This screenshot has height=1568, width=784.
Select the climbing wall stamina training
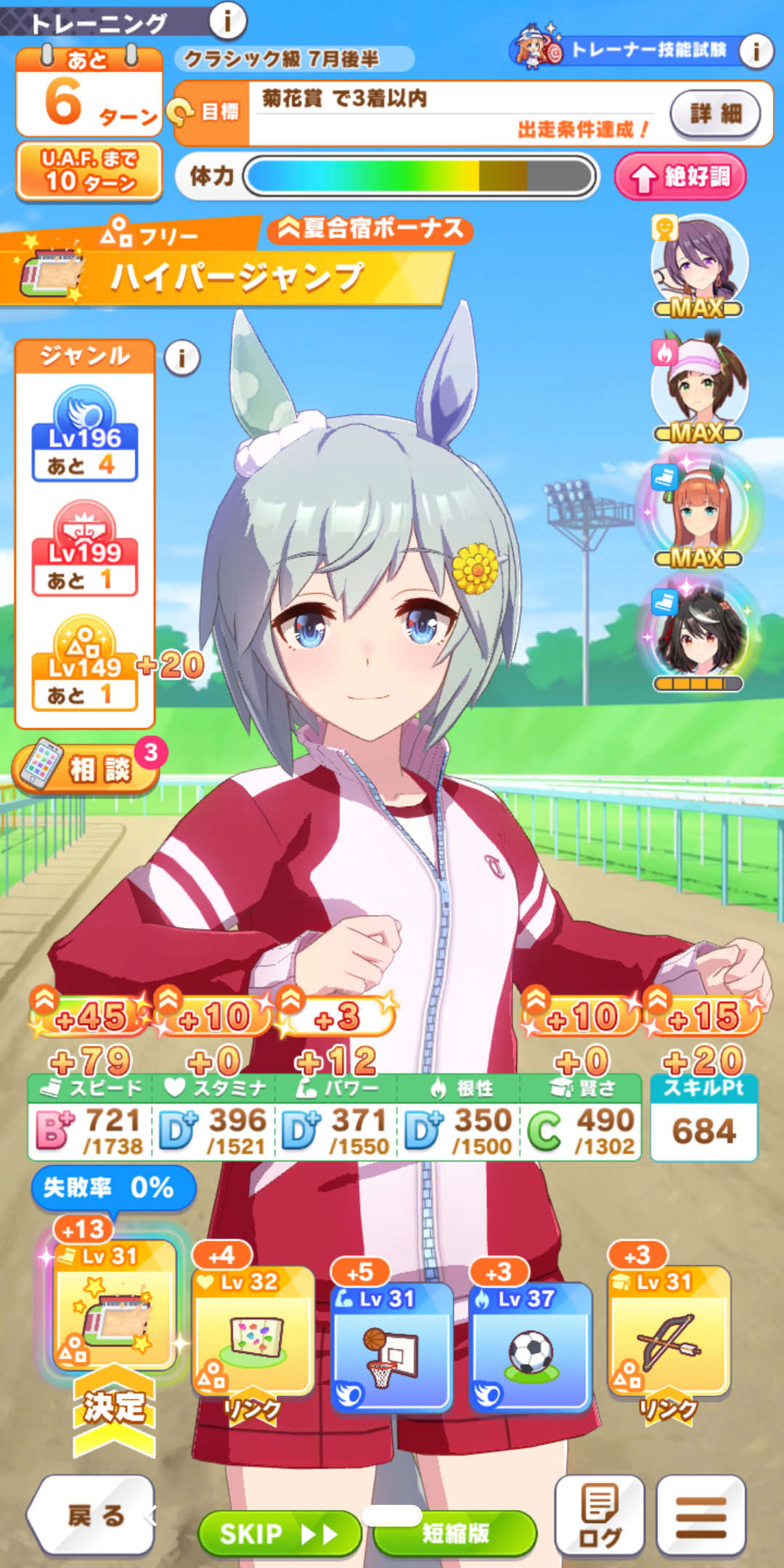point(253,1332)
